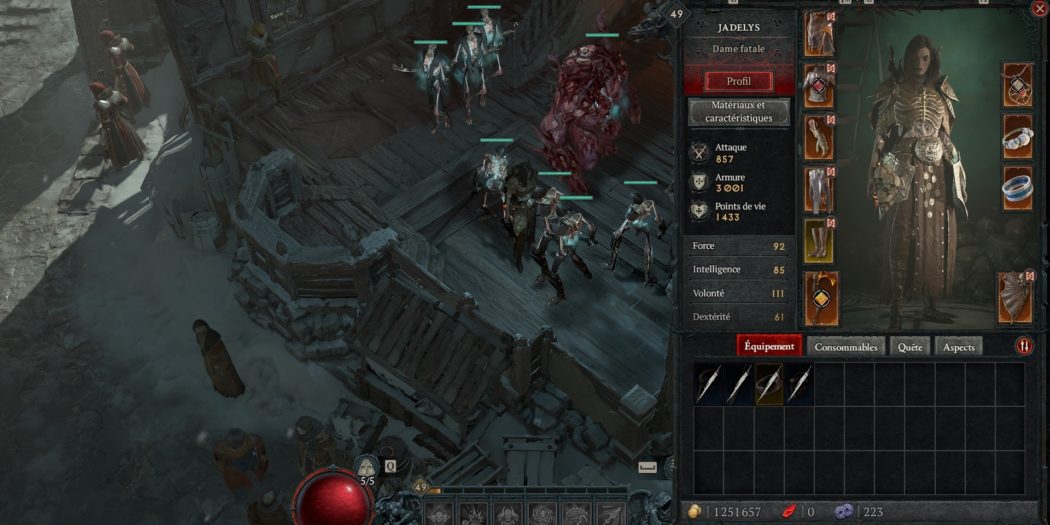The height and width of the screenshot is (525, 1050).
Task: Open the Profil page
Action: pos(738,81)
